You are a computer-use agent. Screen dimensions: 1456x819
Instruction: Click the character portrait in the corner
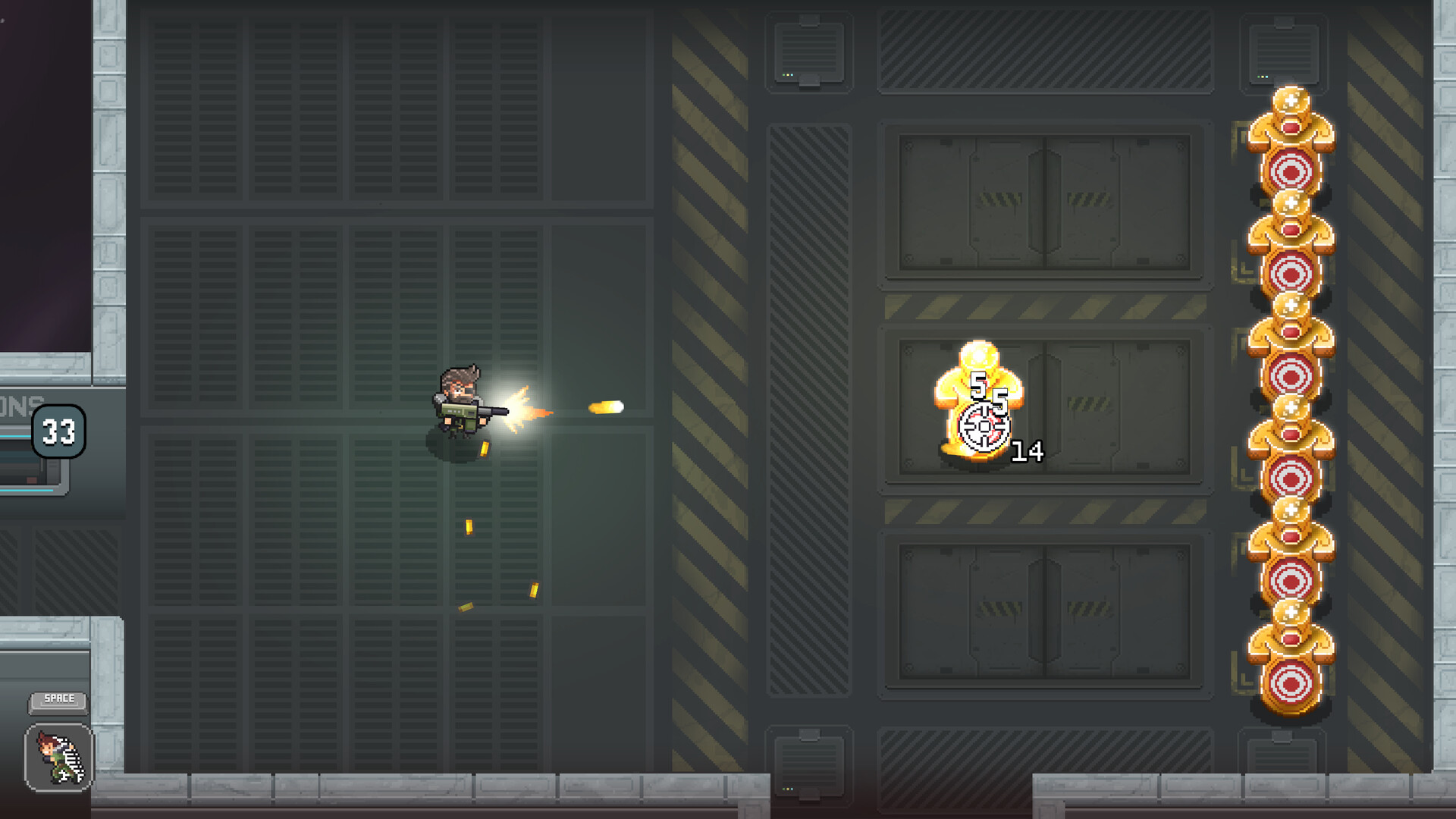[58, 758]
